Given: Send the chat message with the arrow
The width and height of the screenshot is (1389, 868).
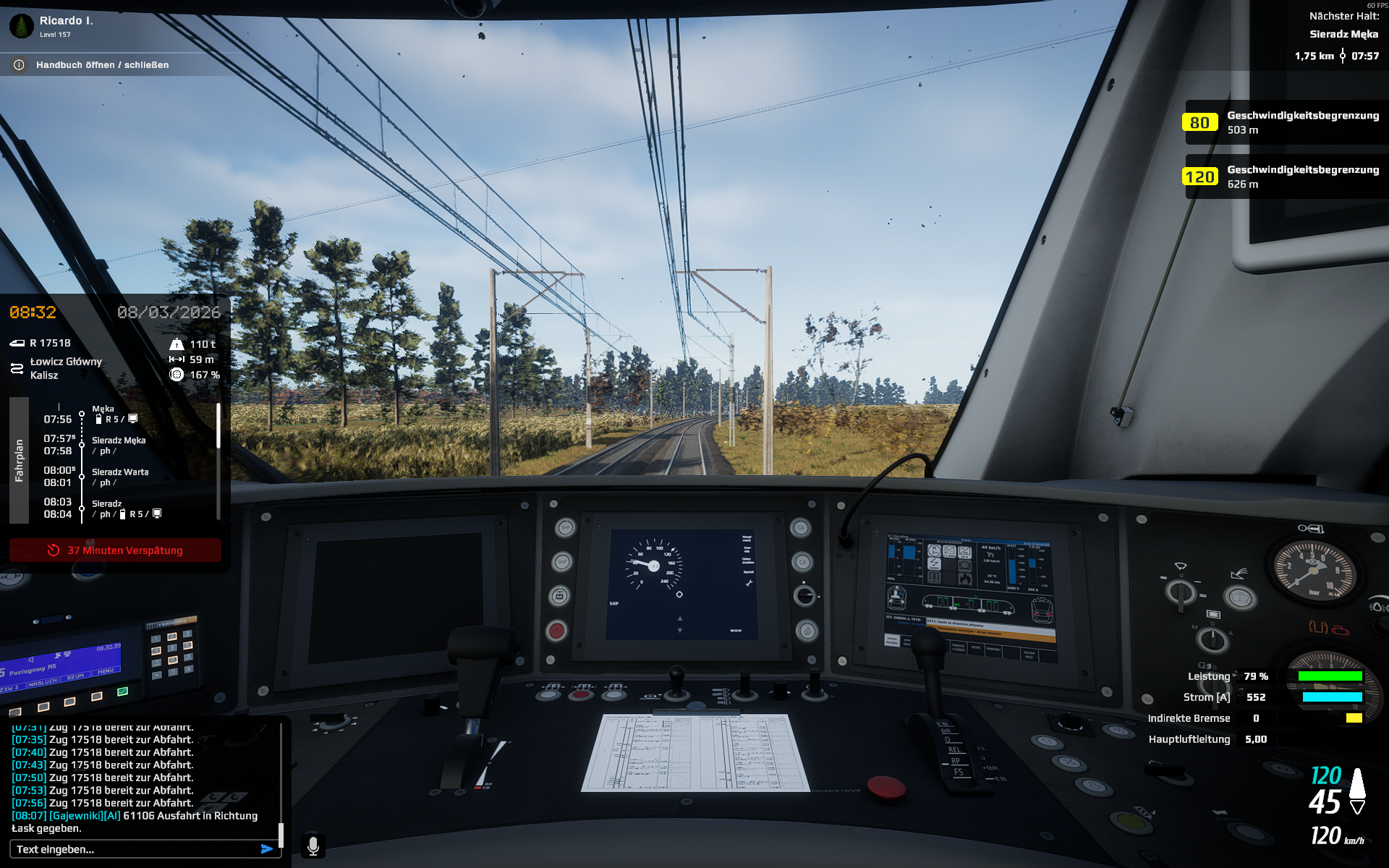Looking at the screenshot, I should click(267, 849).
